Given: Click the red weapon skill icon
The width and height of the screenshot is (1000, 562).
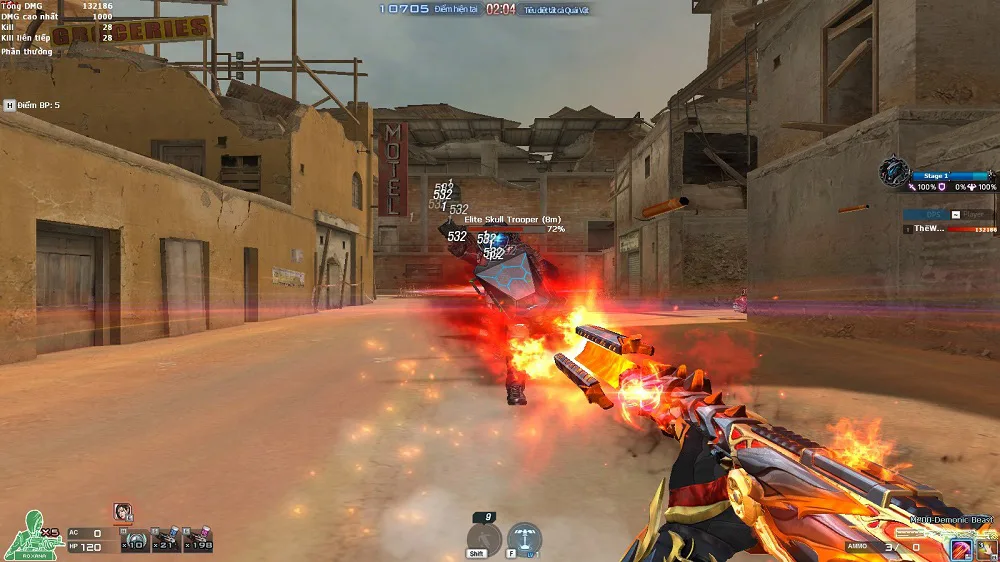Looking at the screenshot, I should tap(961, 549).
